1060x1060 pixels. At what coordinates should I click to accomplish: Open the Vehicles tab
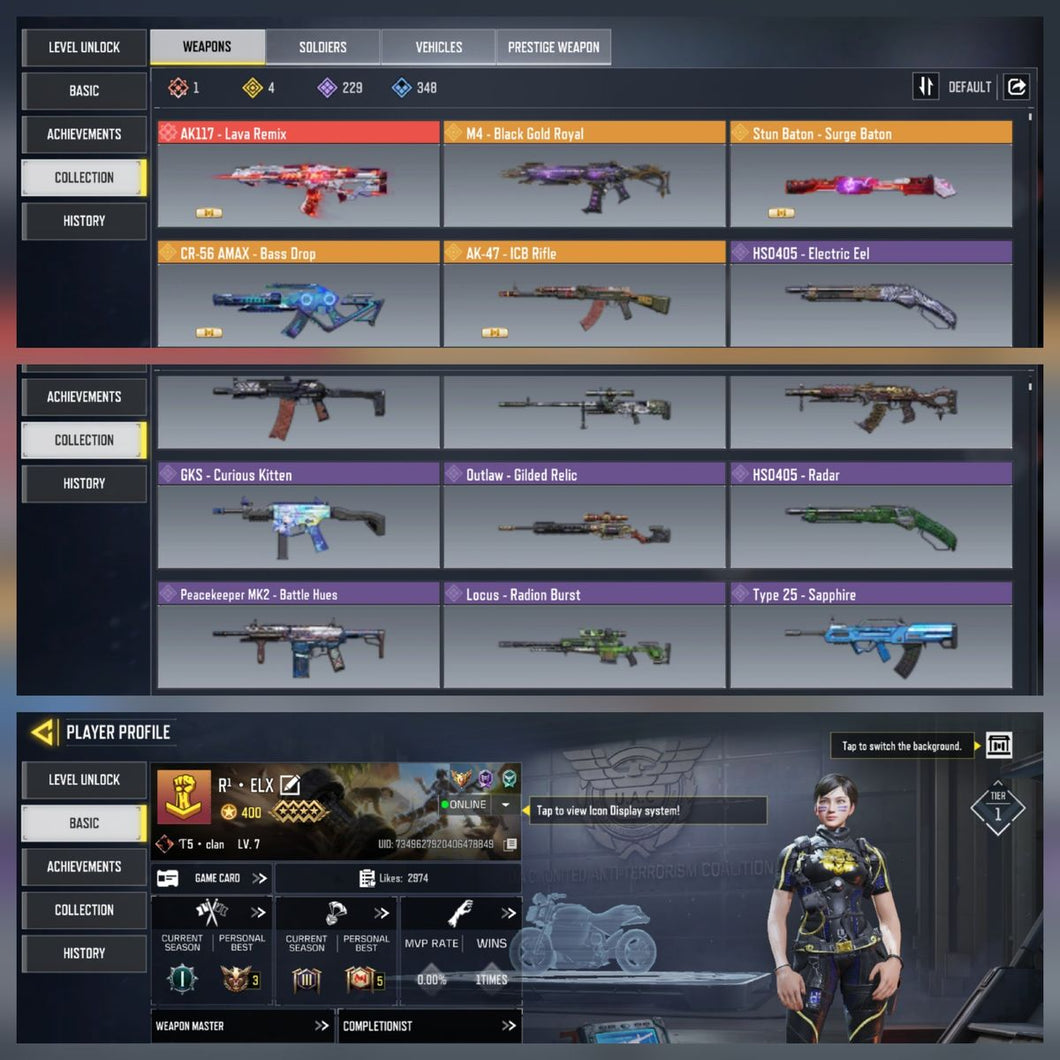[x=438, y=47]
